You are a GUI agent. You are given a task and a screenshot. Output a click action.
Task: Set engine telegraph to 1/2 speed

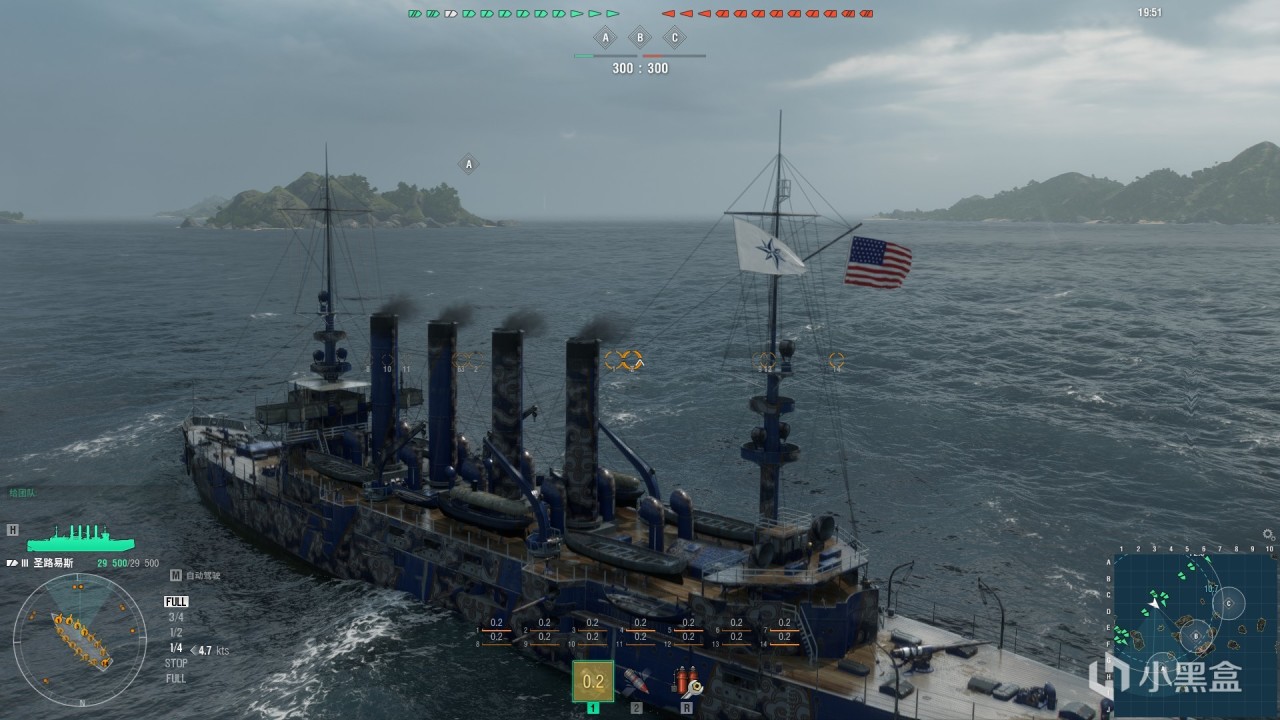coord(176,633)
